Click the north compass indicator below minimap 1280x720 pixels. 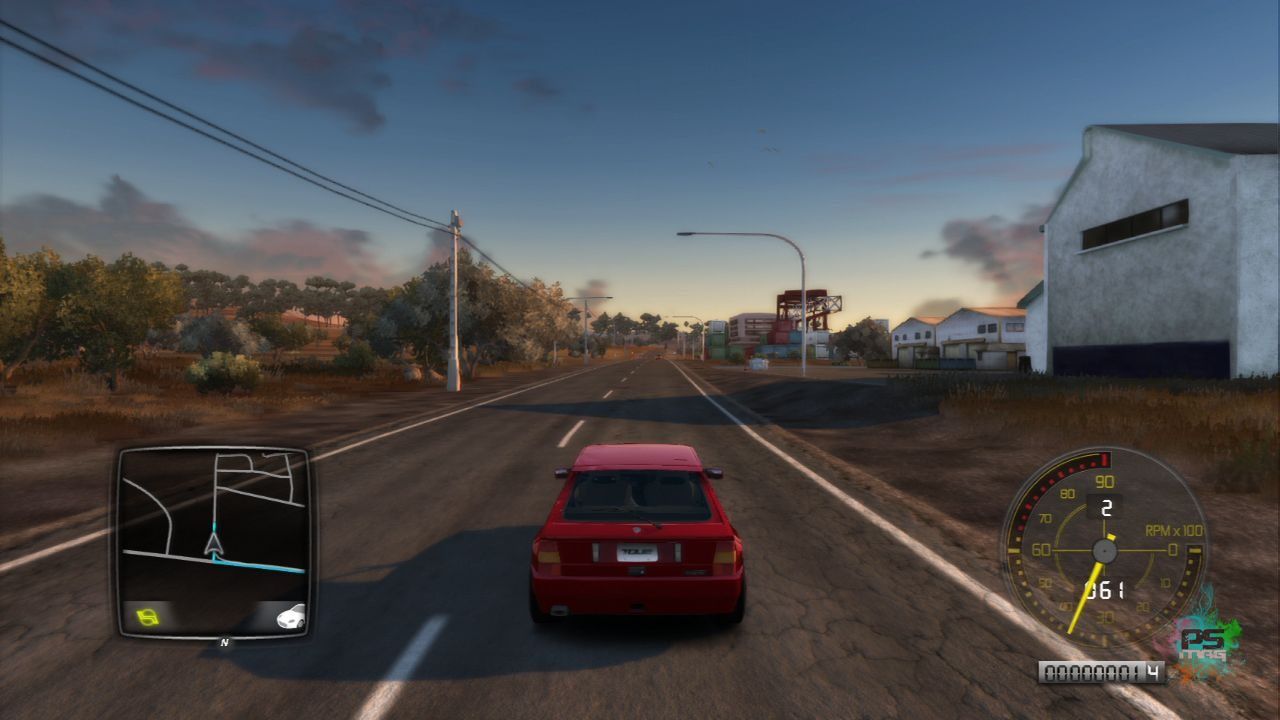pos(224,642)
